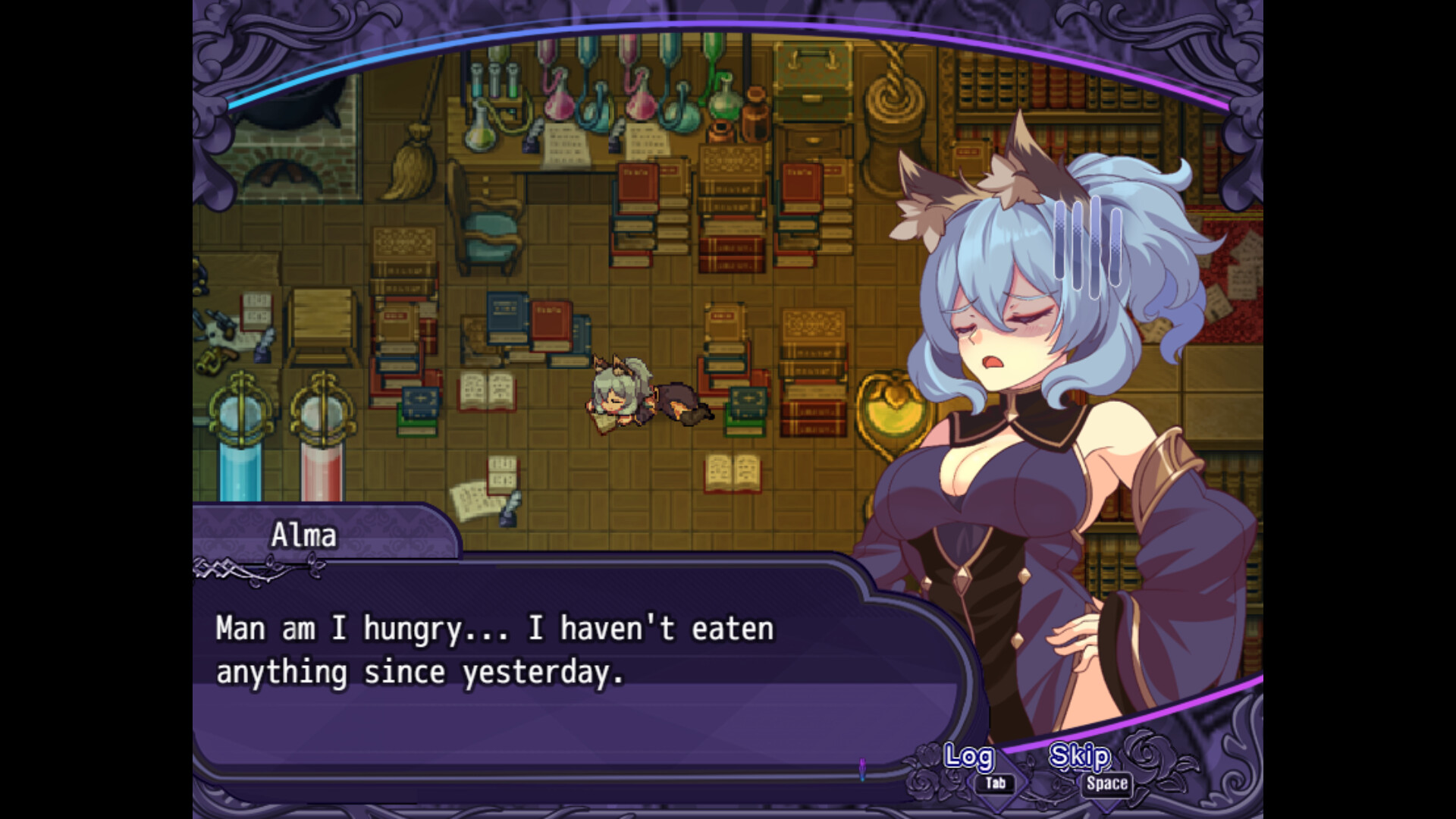The height and width of the screenshot is (819, 1456).
Task: Click the blinking text-advance cursor
Action: [864, 767]
